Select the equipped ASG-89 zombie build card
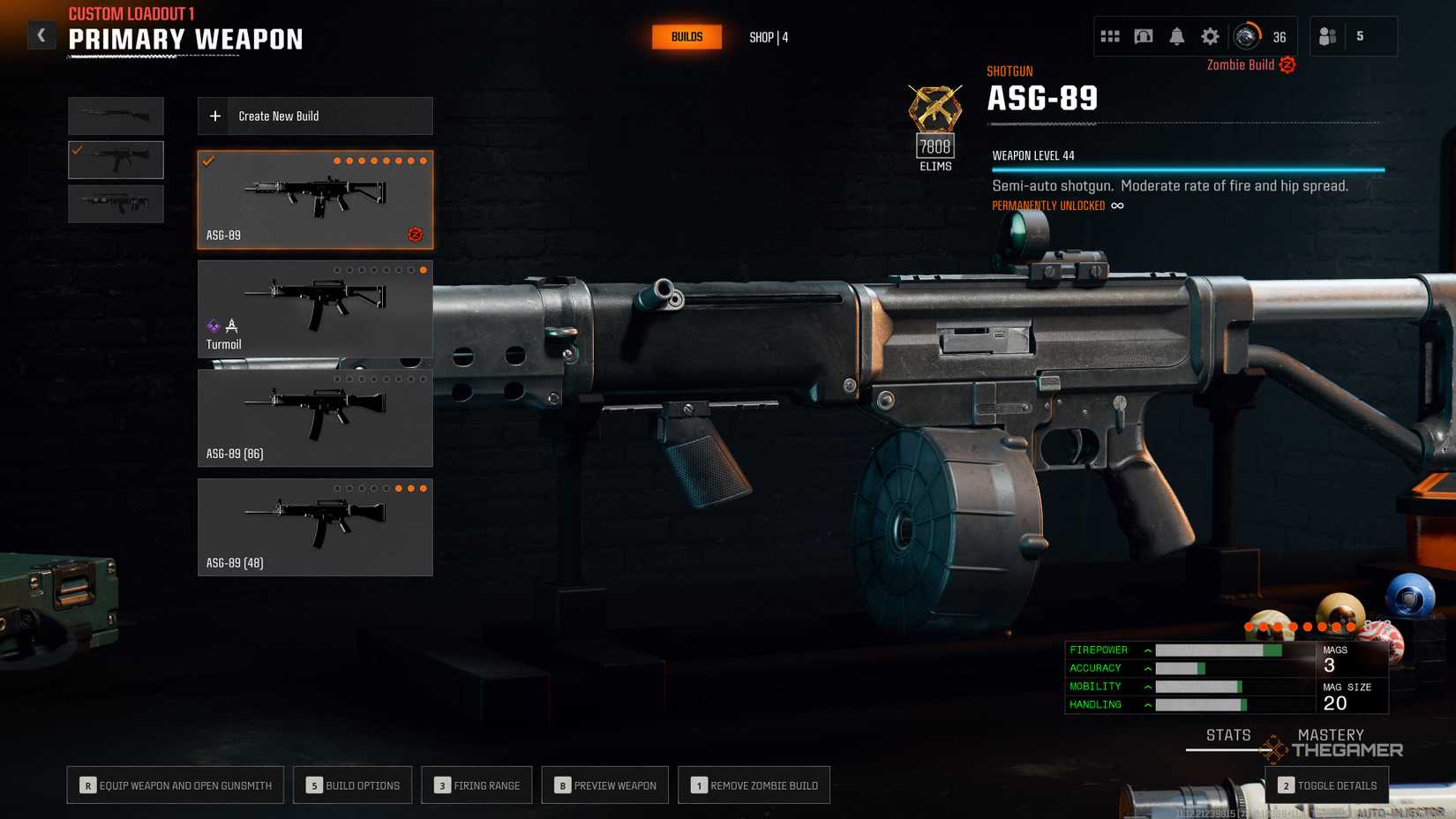1456x819 pixels. (x=315, y=199)
